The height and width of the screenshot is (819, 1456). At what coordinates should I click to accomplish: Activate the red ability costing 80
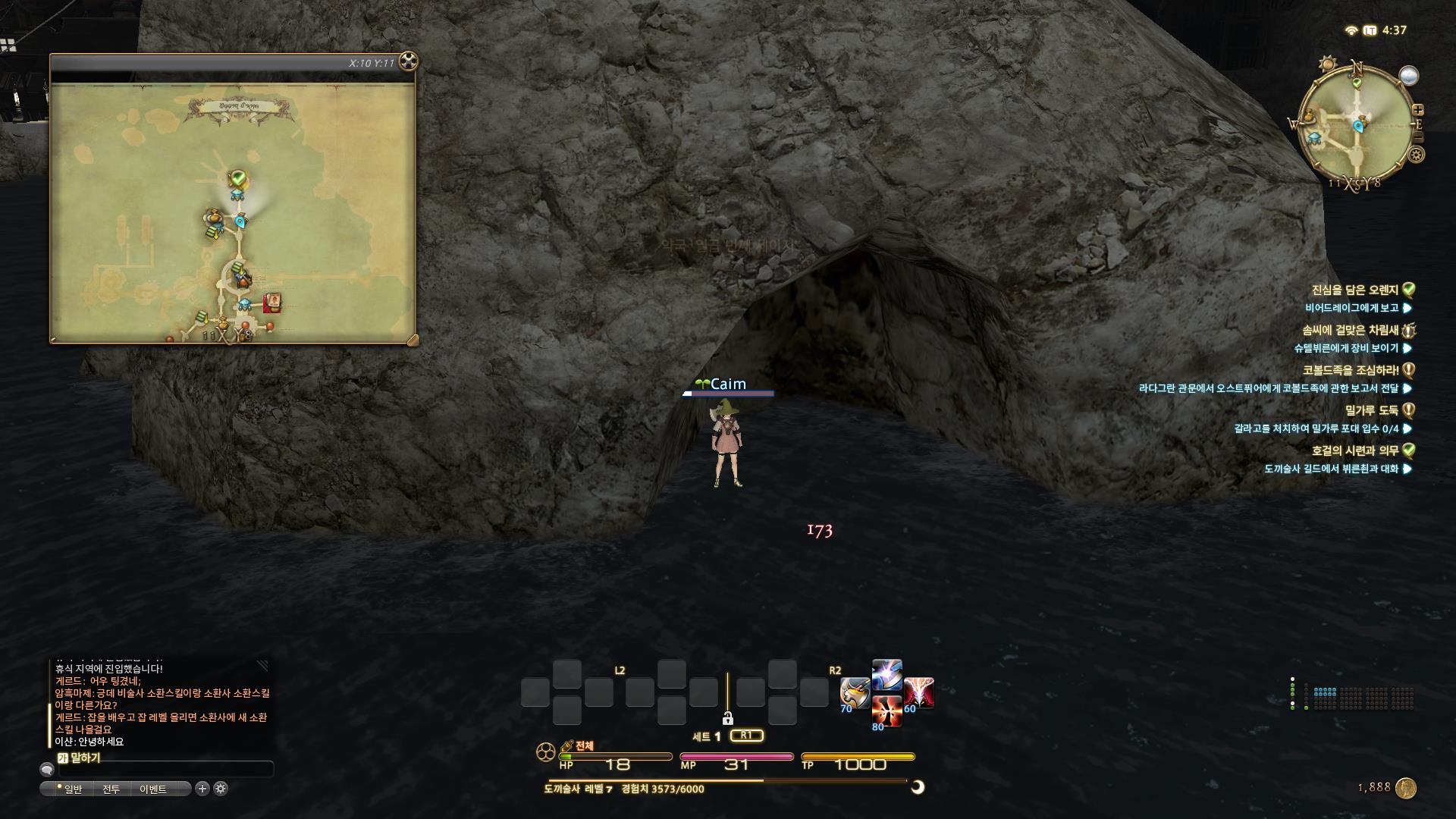click(886, 711)
